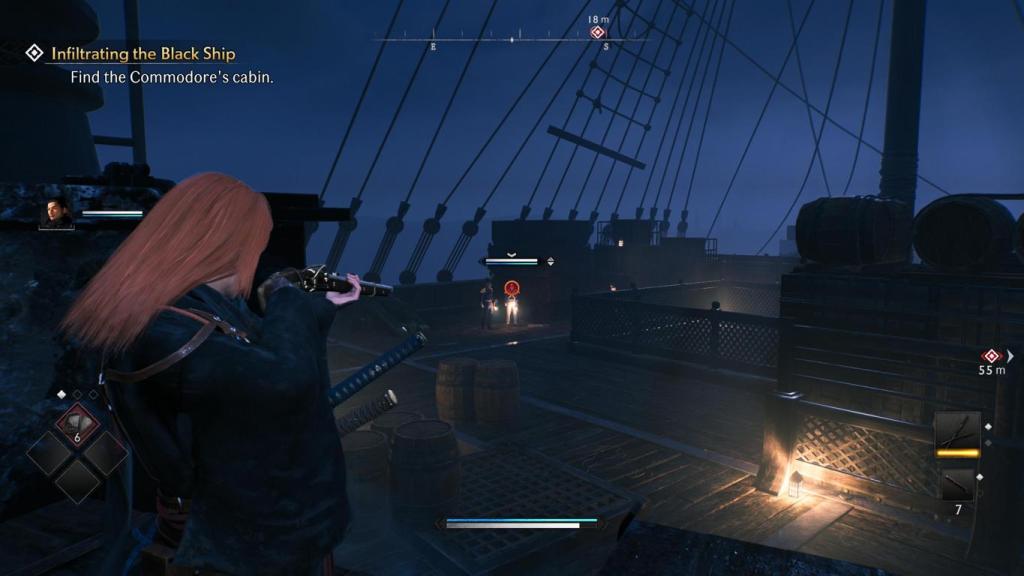Click the red objective marker on the compass

597,33
